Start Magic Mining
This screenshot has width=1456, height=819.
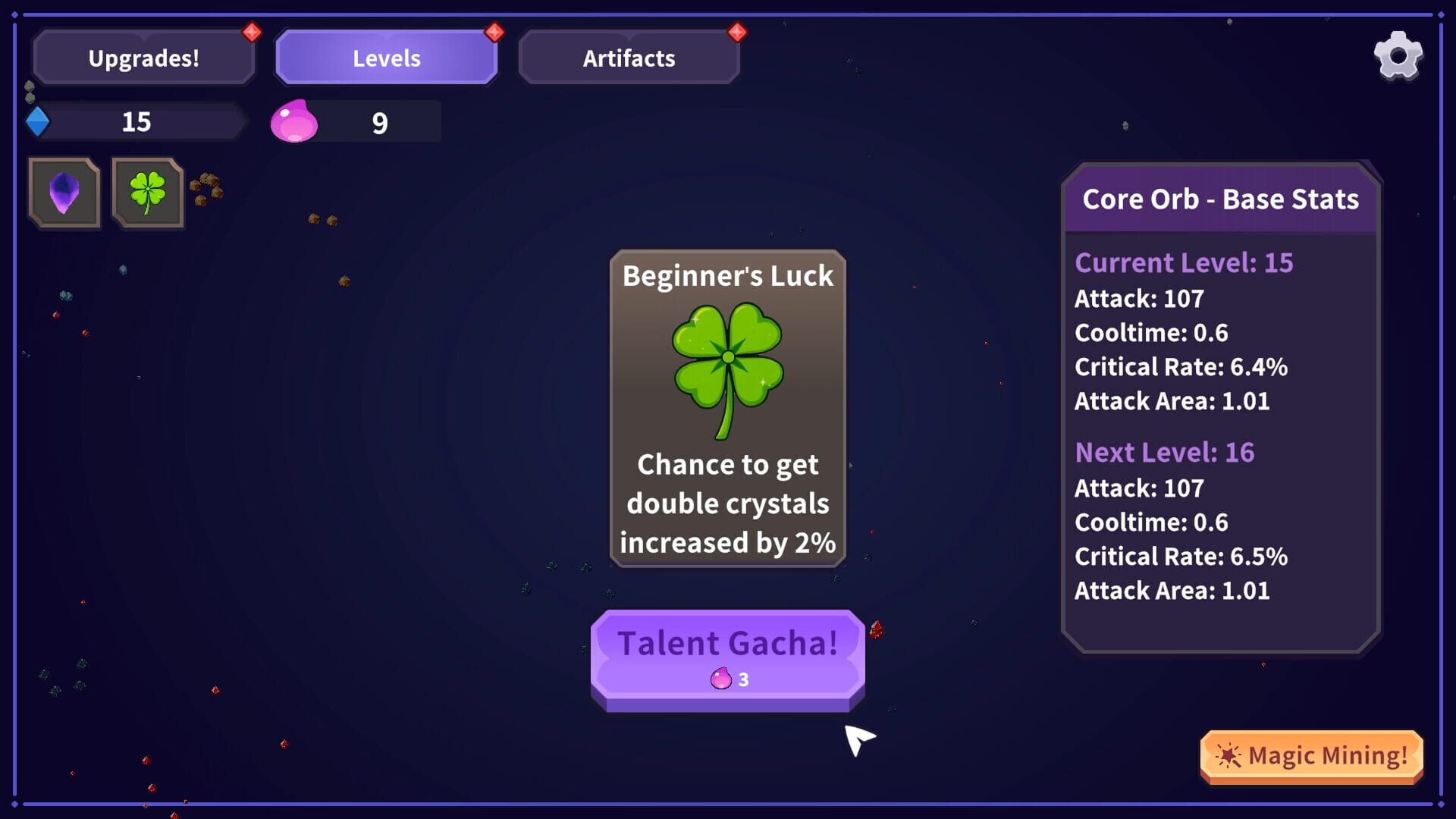(1311, 755)
